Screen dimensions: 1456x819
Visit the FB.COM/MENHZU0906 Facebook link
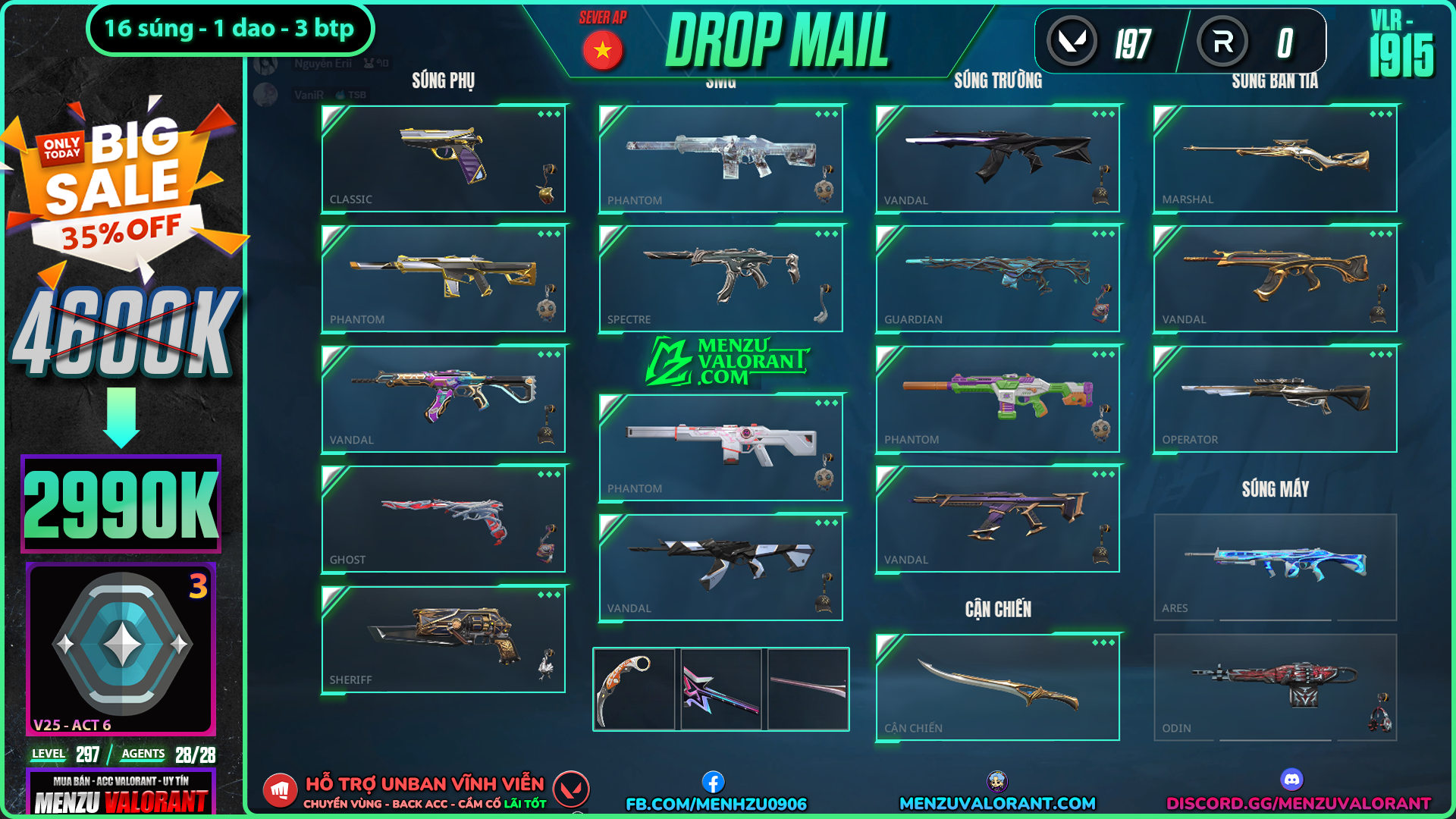pos(716,803)
